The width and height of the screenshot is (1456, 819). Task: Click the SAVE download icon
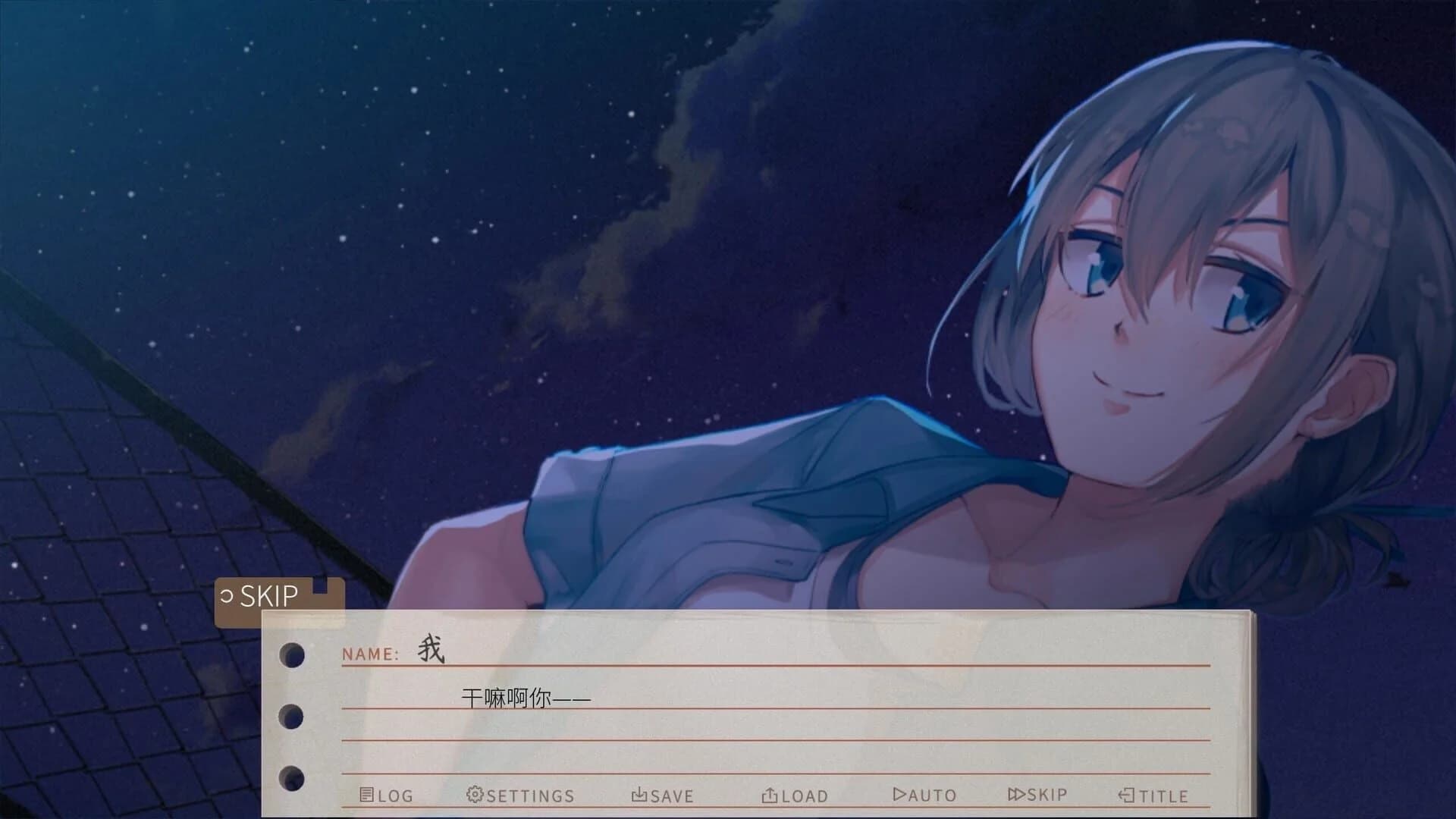[x=638, y=795]
